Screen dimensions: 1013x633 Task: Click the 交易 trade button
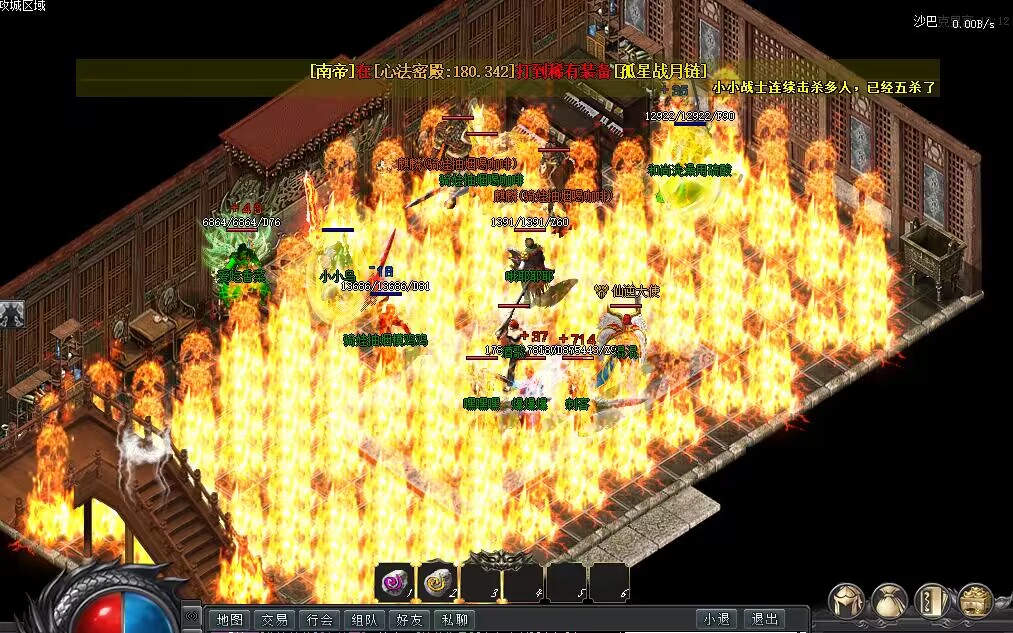[274, 620]
